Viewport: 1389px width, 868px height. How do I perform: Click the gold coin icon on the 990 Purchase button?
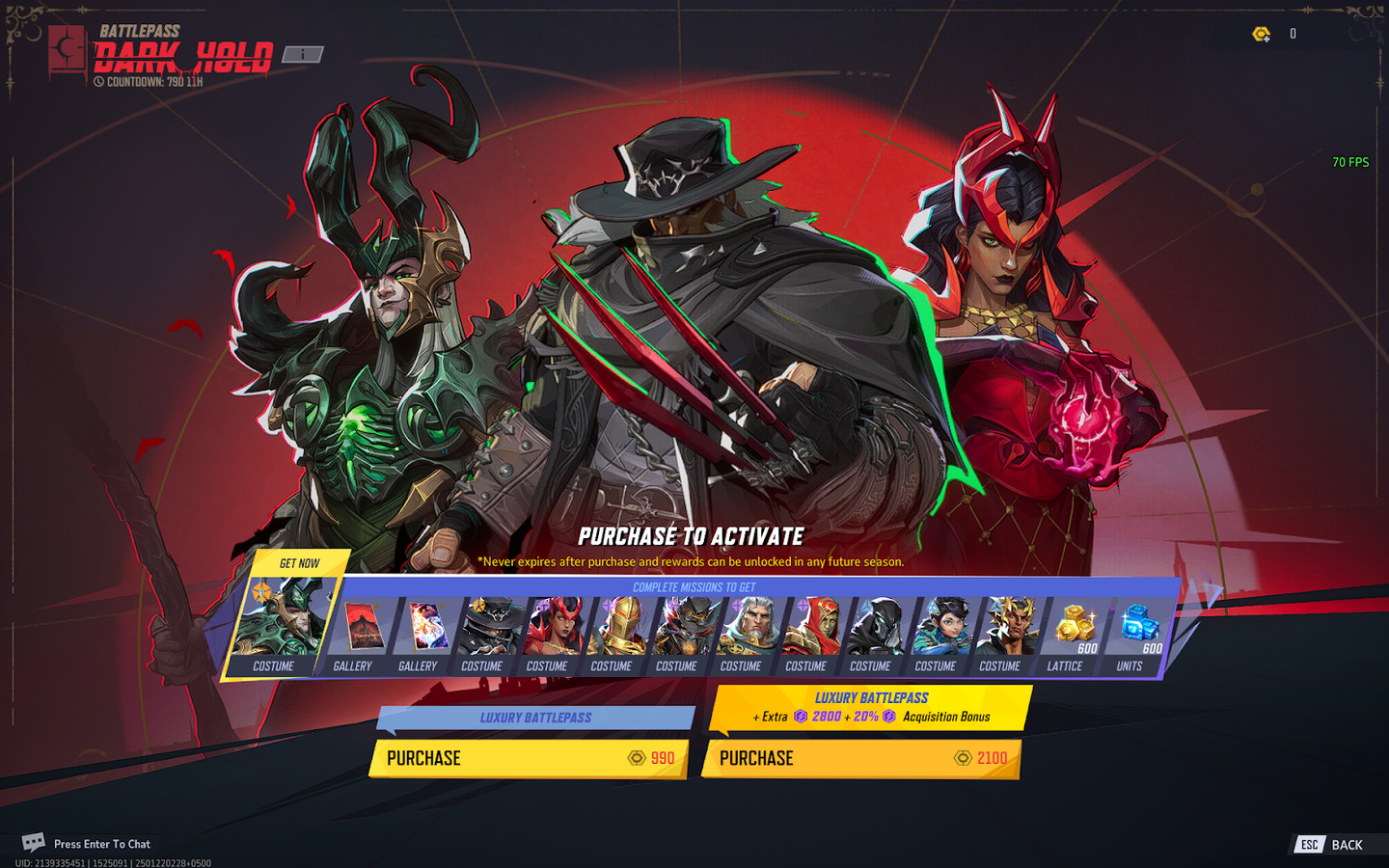[636, 759]
